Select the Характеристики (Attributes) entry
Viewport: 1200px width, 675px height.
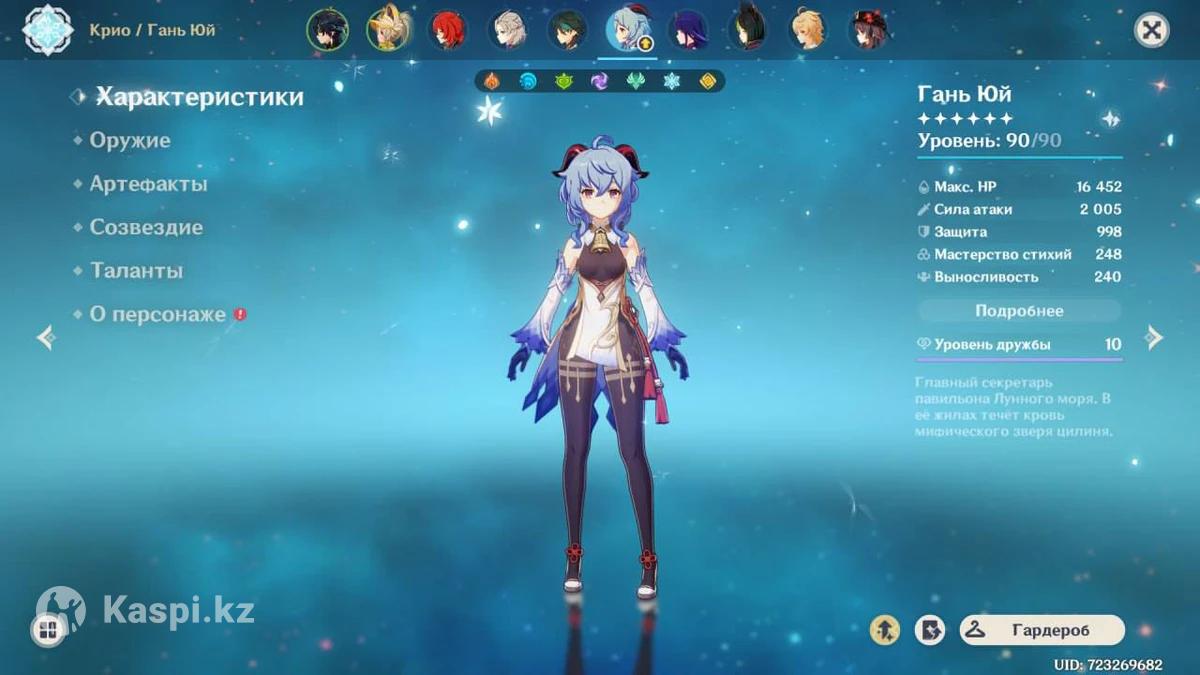199,97
